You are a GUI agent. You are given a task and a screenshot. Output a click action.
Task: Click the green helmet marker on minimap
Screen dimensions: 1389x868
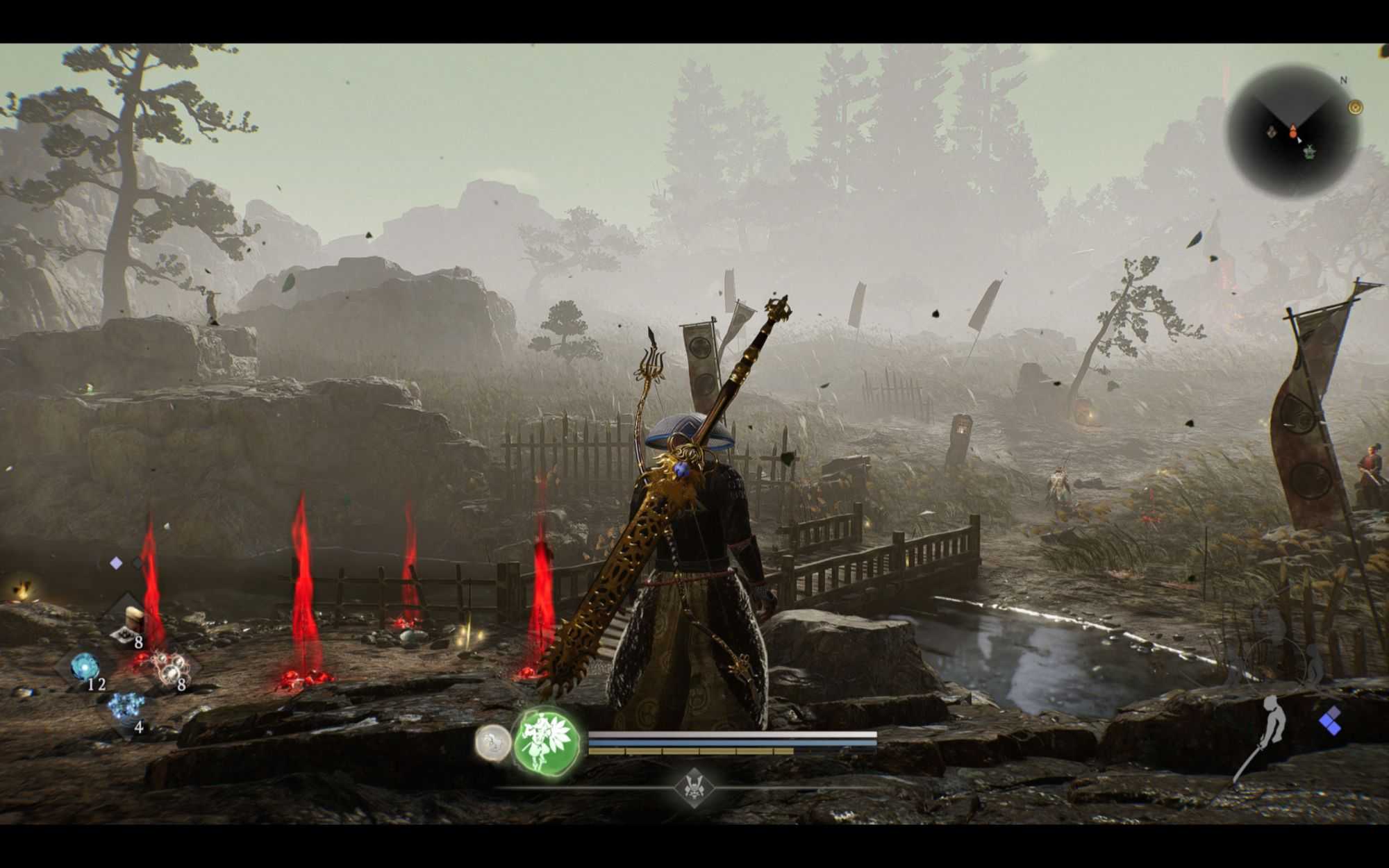1311,151
